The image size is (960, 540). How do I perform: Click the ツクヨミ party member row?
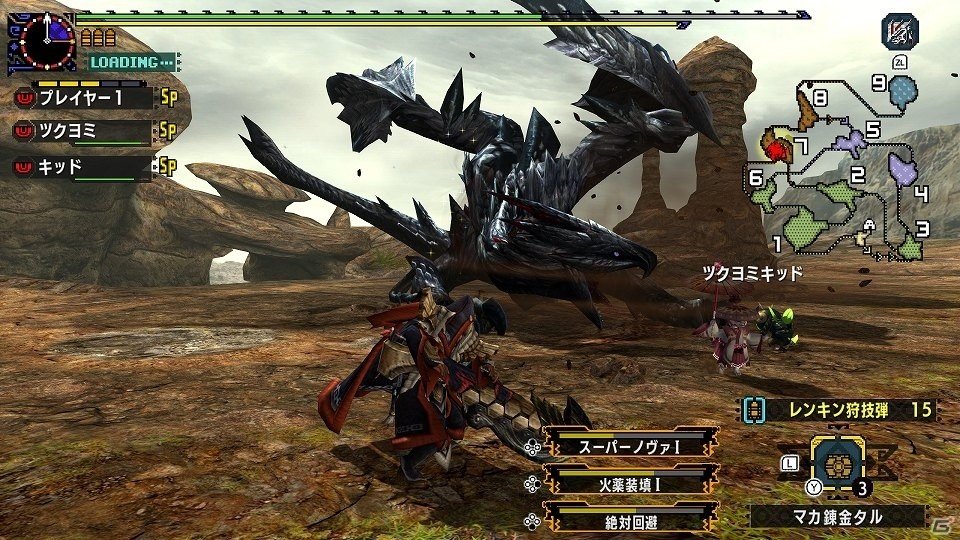92,132
